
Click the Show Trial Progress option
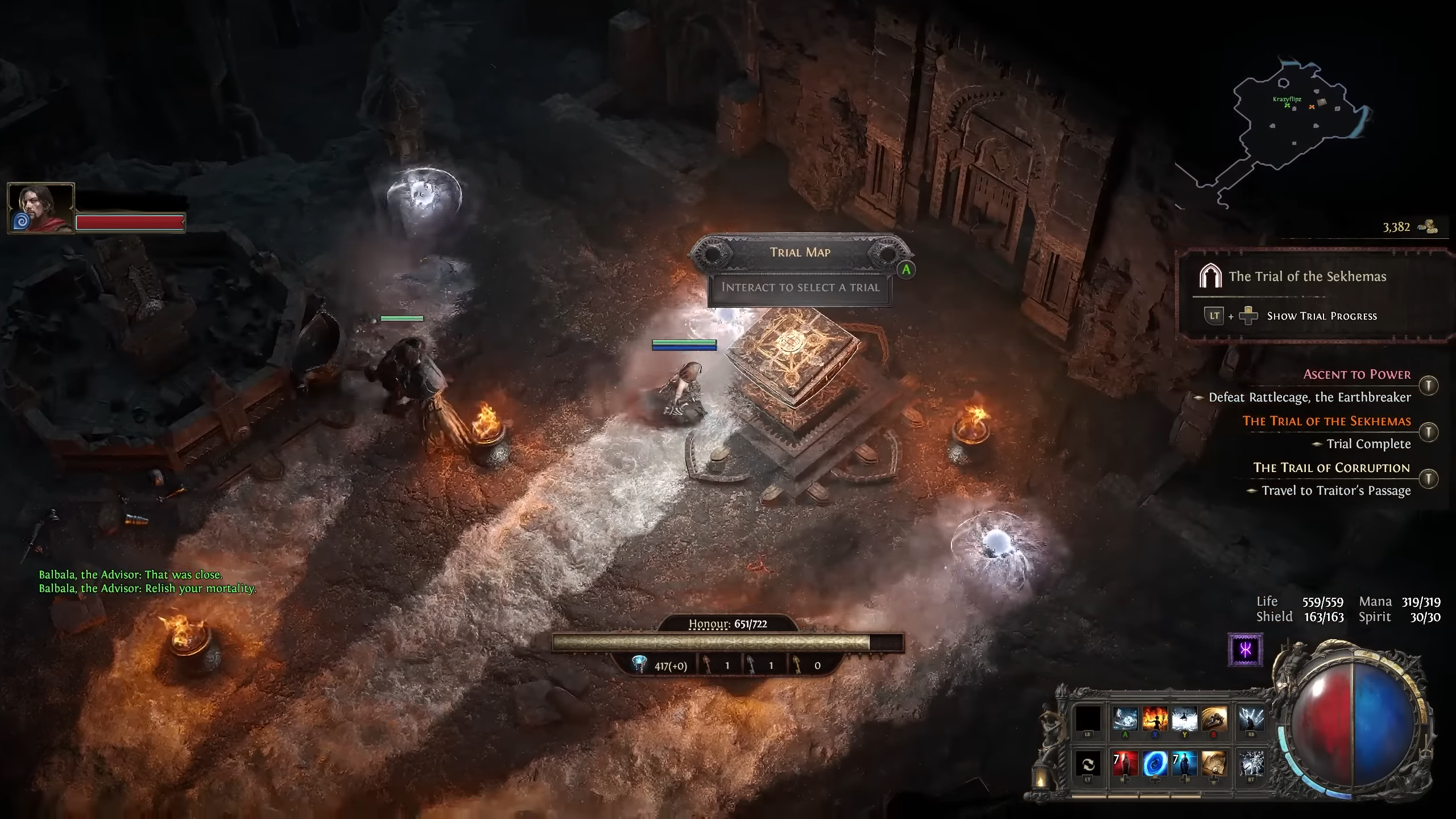tap(1322, 316)
